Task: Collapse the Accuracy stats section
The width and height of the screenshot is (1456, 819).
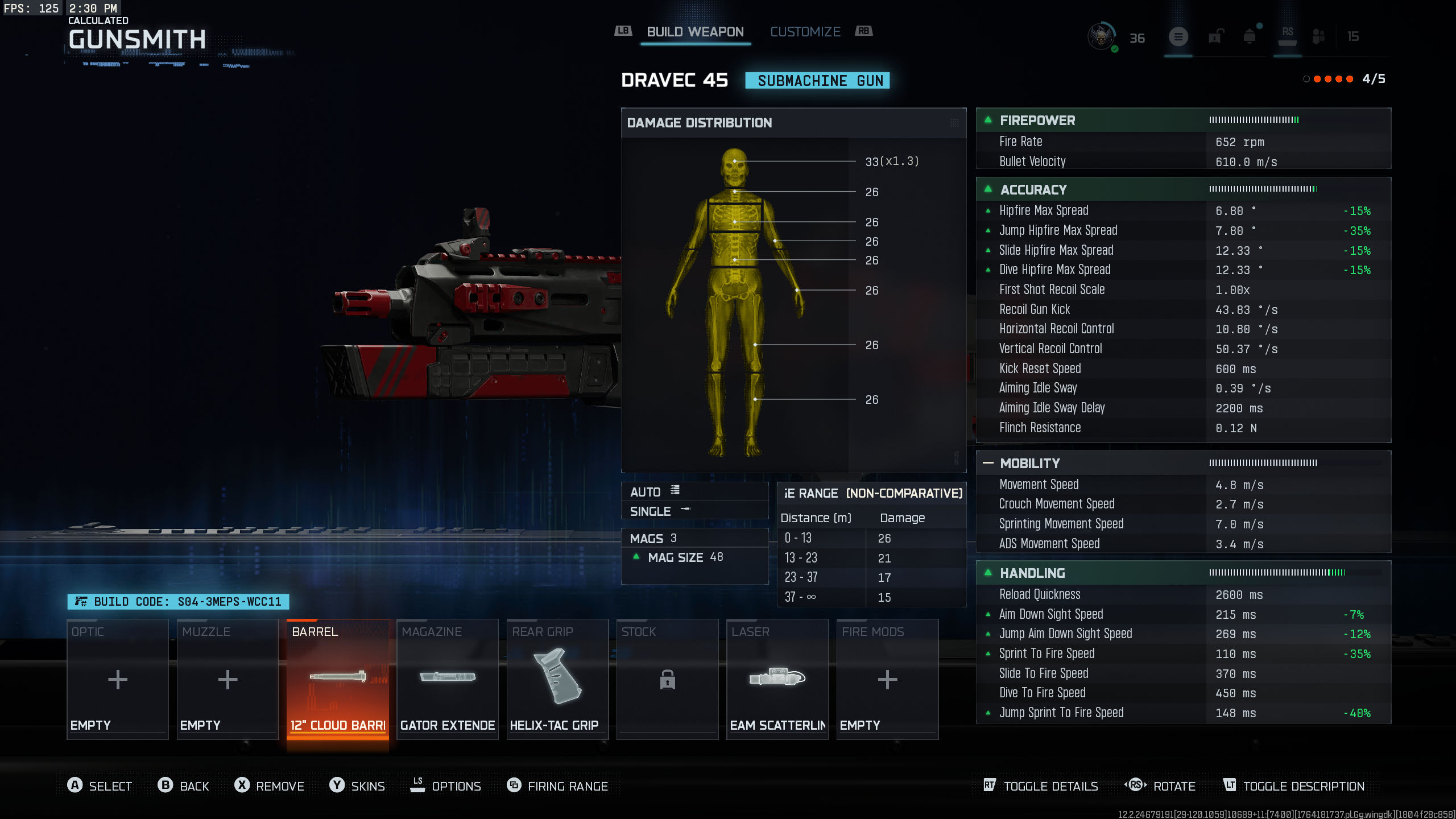Action: click(x=988, y=189)
